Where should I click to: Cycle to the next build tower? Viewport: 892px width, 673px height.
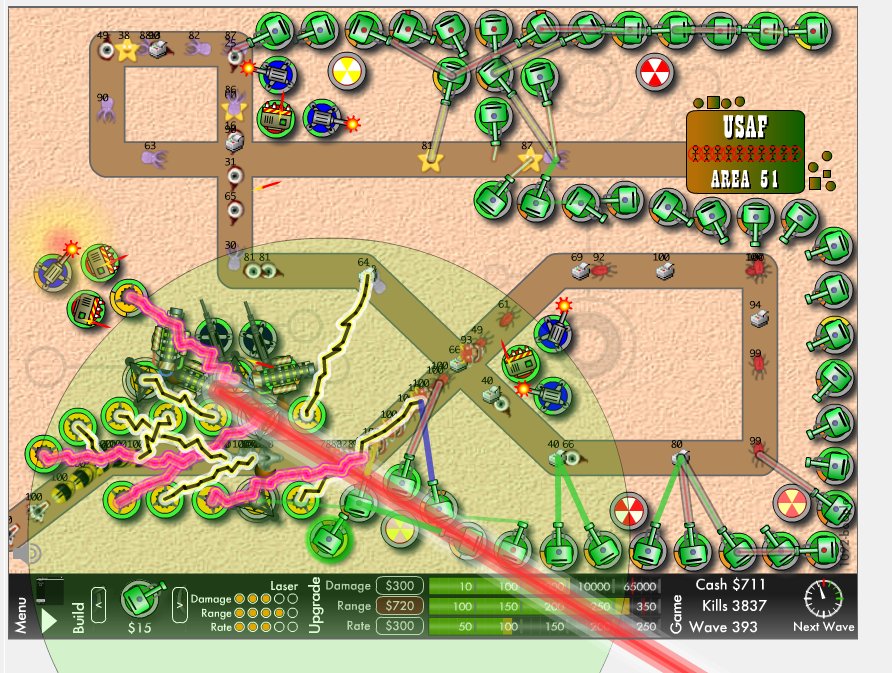coord(180,601)
